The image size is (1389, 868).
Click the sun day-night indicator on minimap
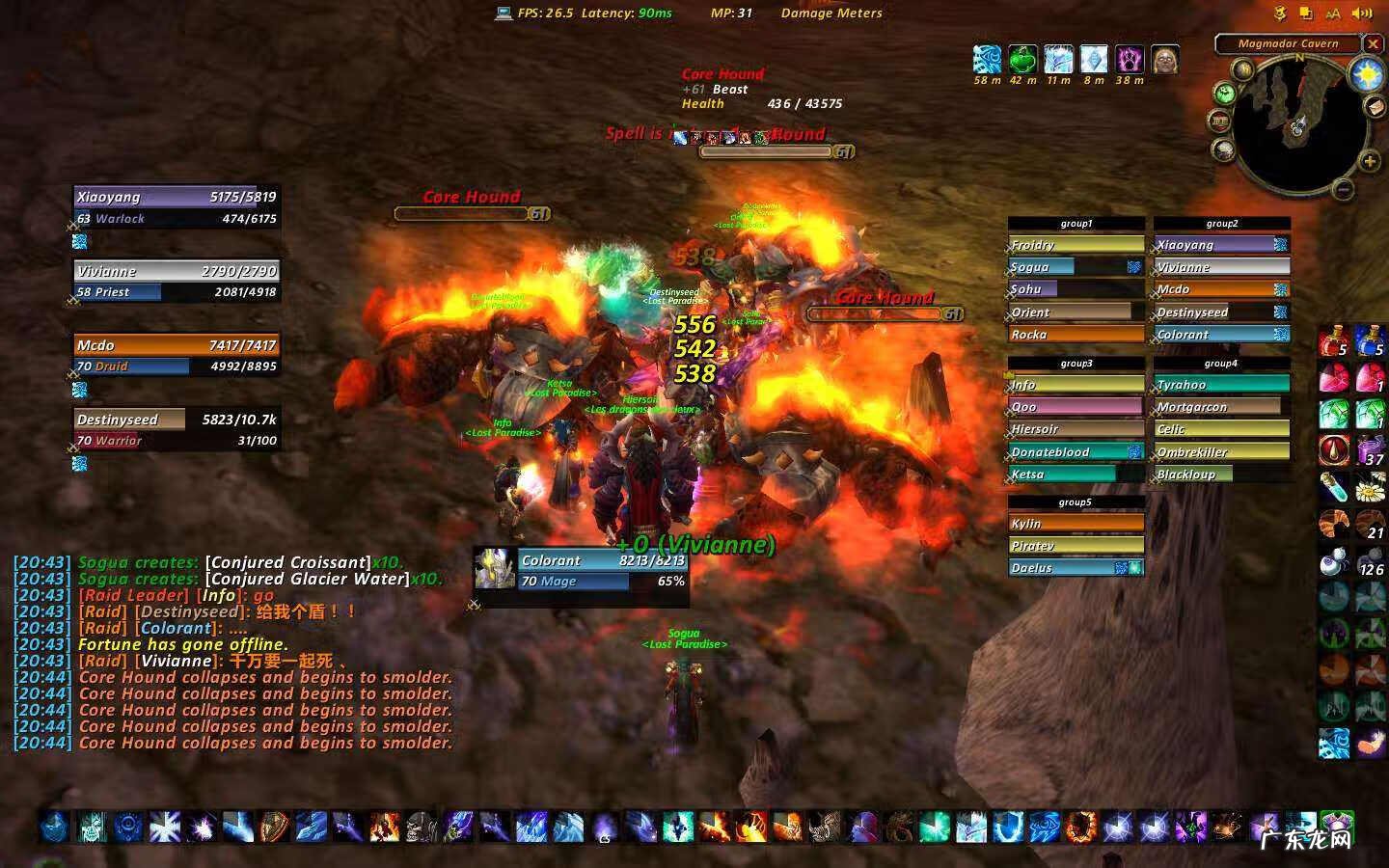tap(1366, 74)
